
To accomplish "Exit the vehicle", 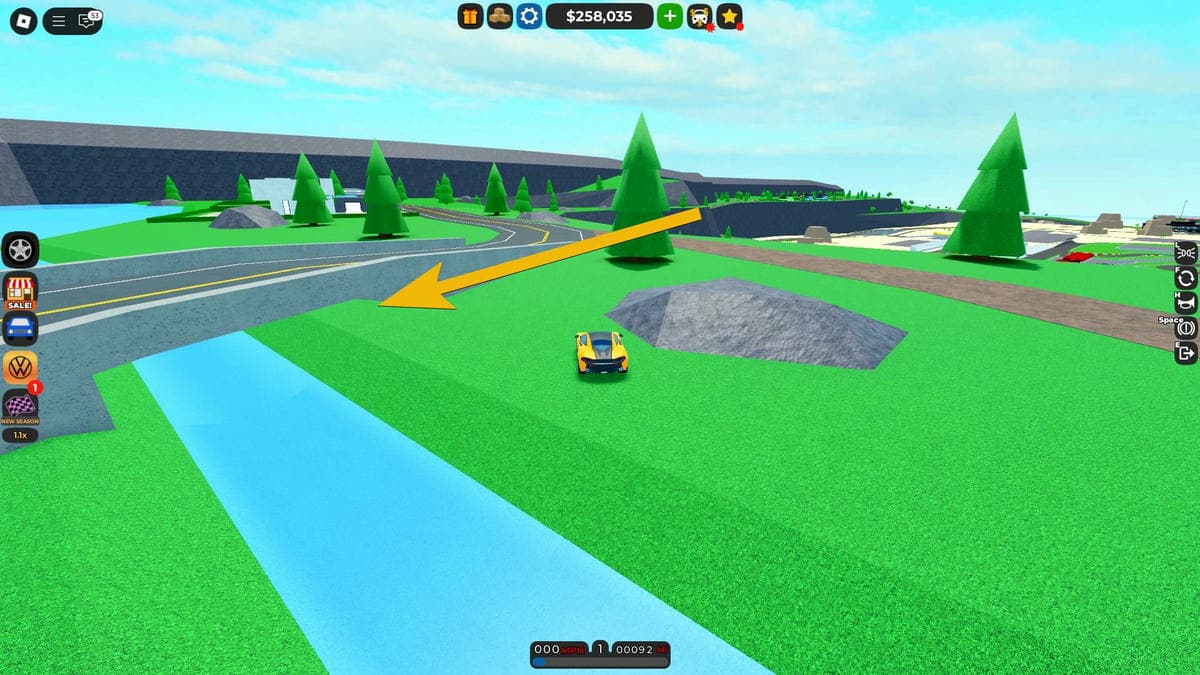I will pos(1187,352).
